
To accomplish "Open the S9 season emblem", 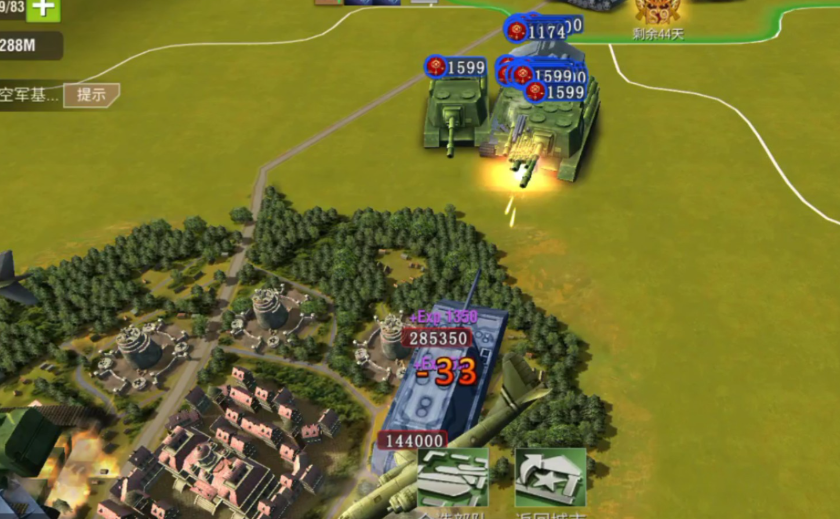I will 657,12.
